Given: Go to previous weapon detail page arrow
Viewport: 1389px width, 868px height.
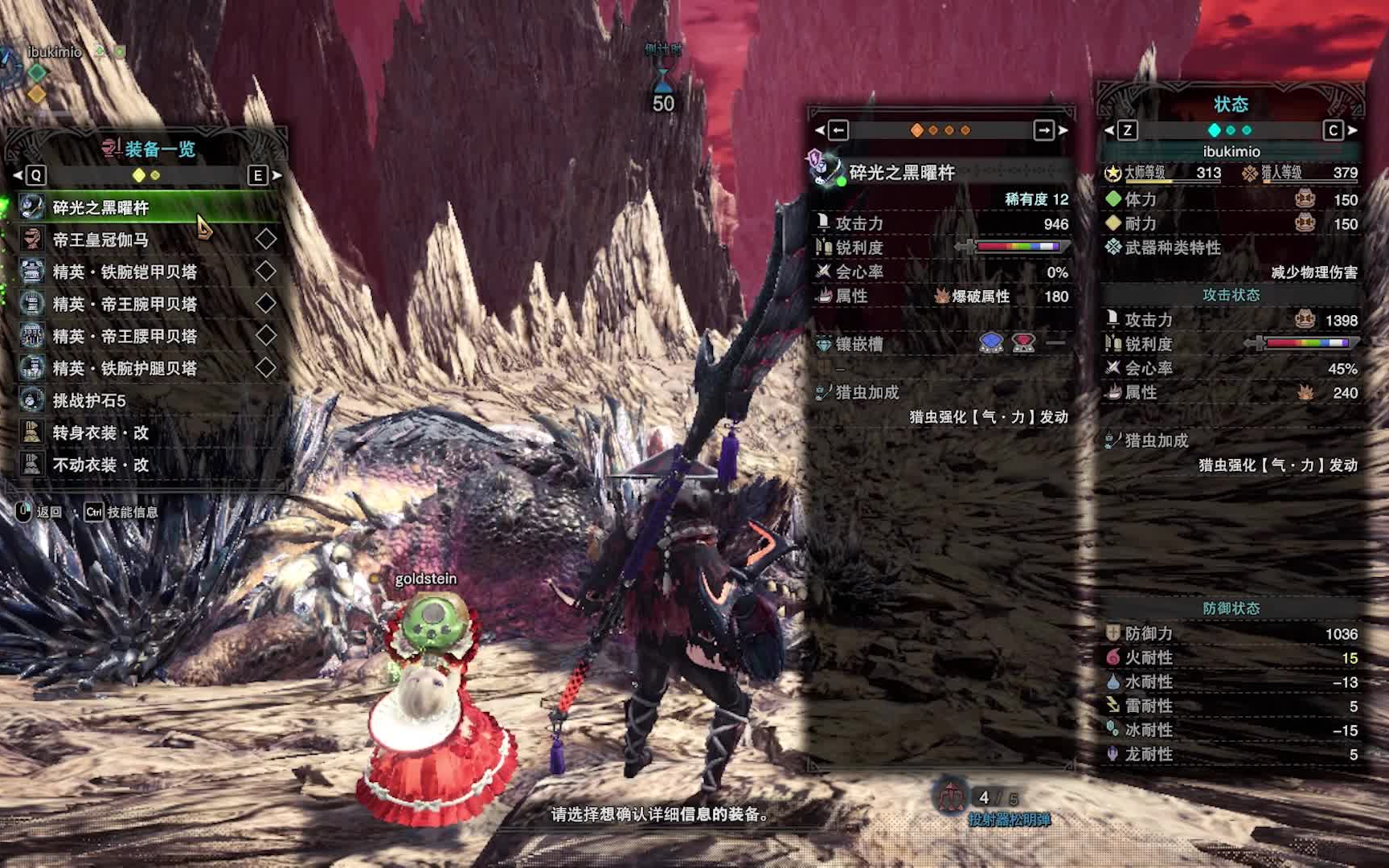Looking at the screenshot, I should point(838,130).
